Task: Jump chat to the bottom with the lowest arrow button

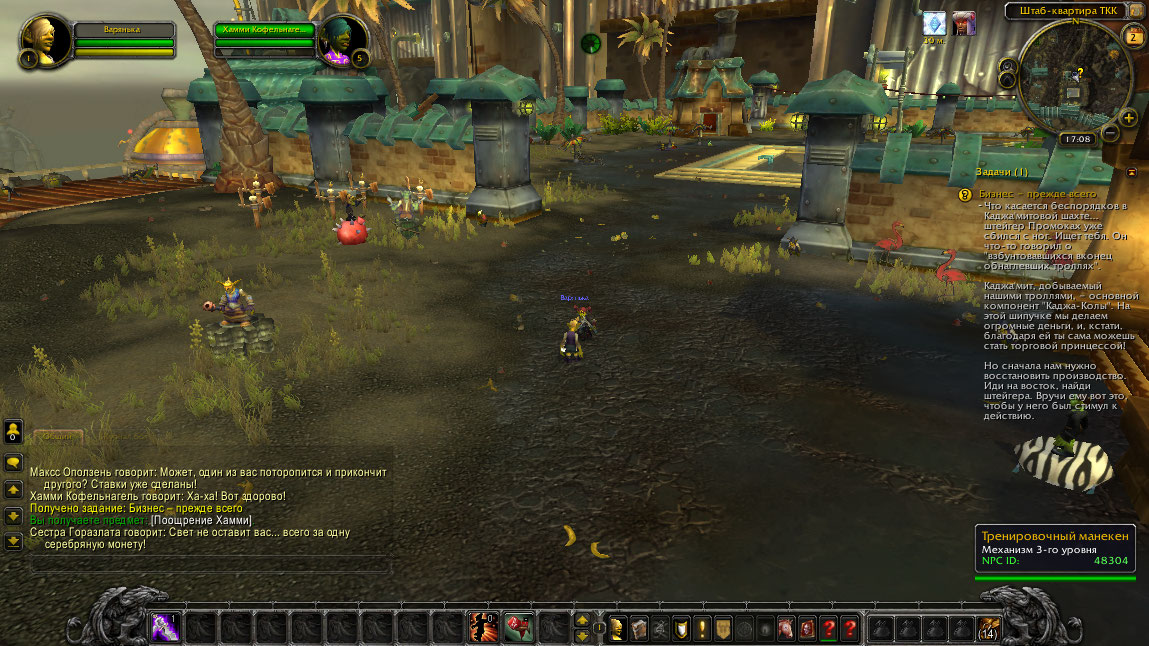Action: pos(14,541)
